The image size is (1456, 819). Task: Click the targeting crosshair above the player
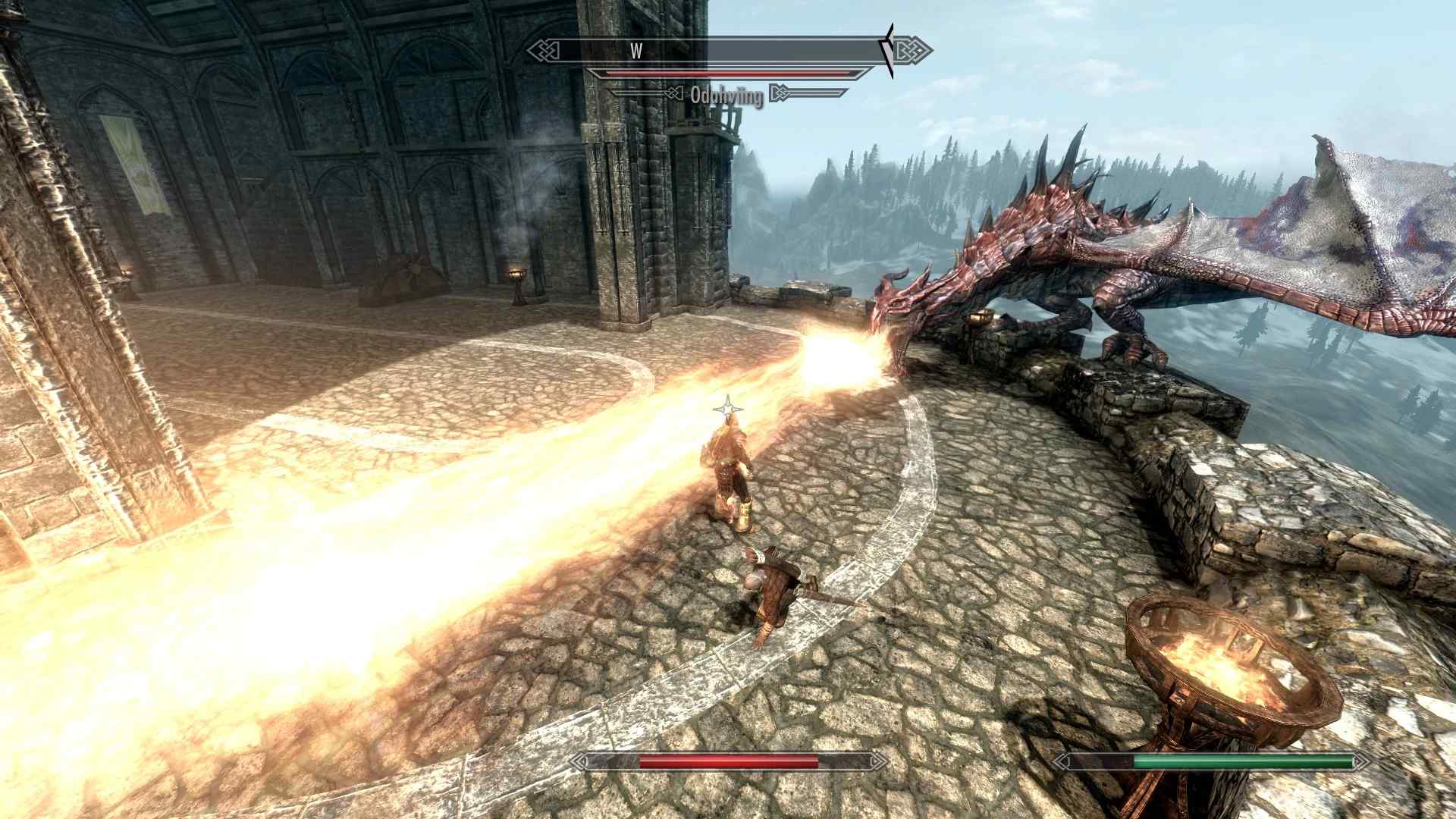(730, 409)
